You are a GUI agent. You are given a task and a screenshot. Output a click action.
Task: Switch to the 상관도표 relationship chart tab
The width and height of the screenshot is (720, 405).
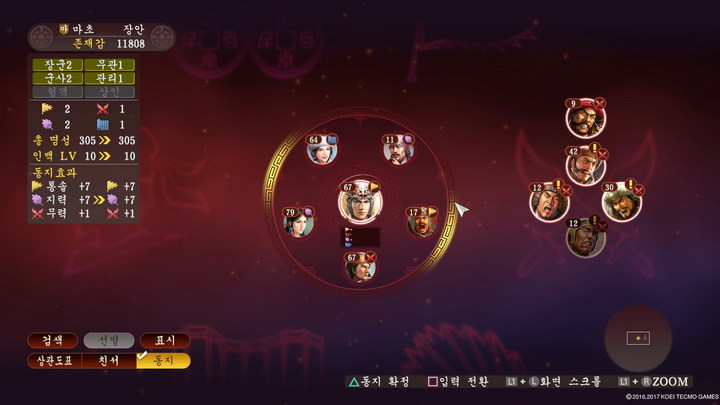point(52,360)
